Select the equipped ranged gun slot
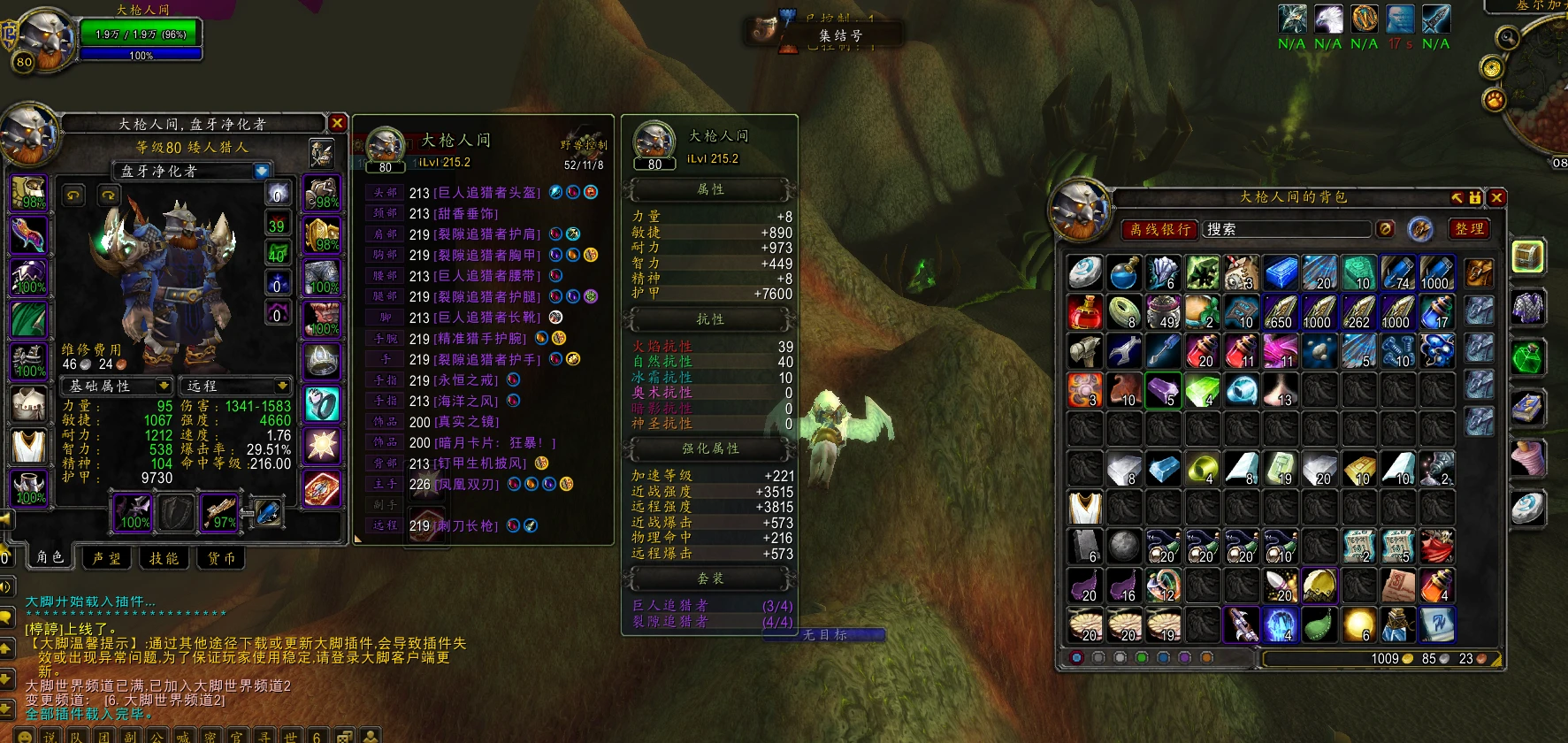Viewport: 1568px width, 743px height. pos(219,512)
